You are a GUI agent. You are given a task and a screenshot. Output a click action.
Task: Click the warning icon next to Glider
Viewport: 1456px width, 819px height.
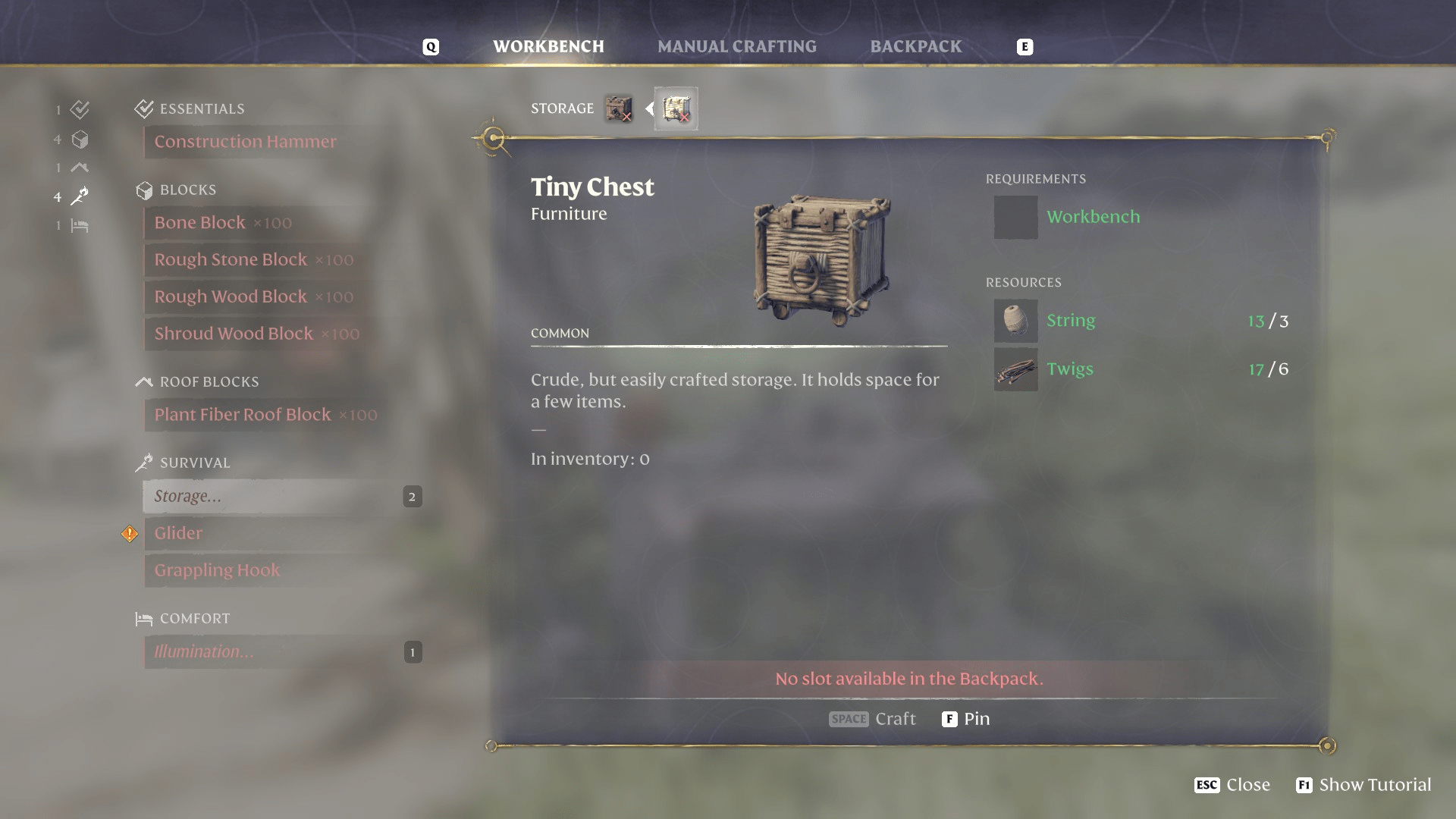click(x=129, y=533)
